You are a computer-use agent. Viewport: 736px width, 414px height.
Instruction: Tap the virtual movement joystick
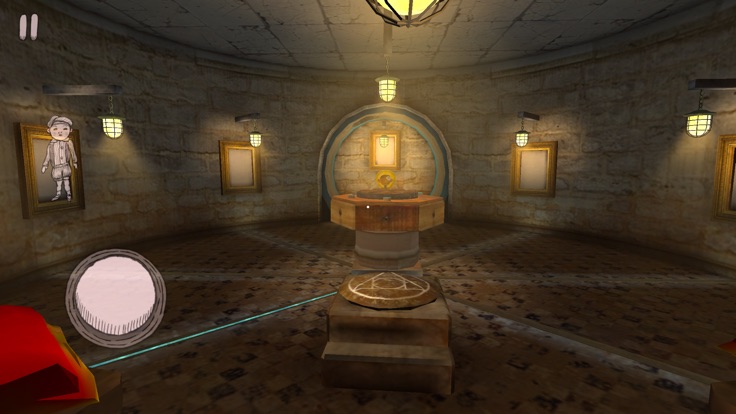(116, 297)
